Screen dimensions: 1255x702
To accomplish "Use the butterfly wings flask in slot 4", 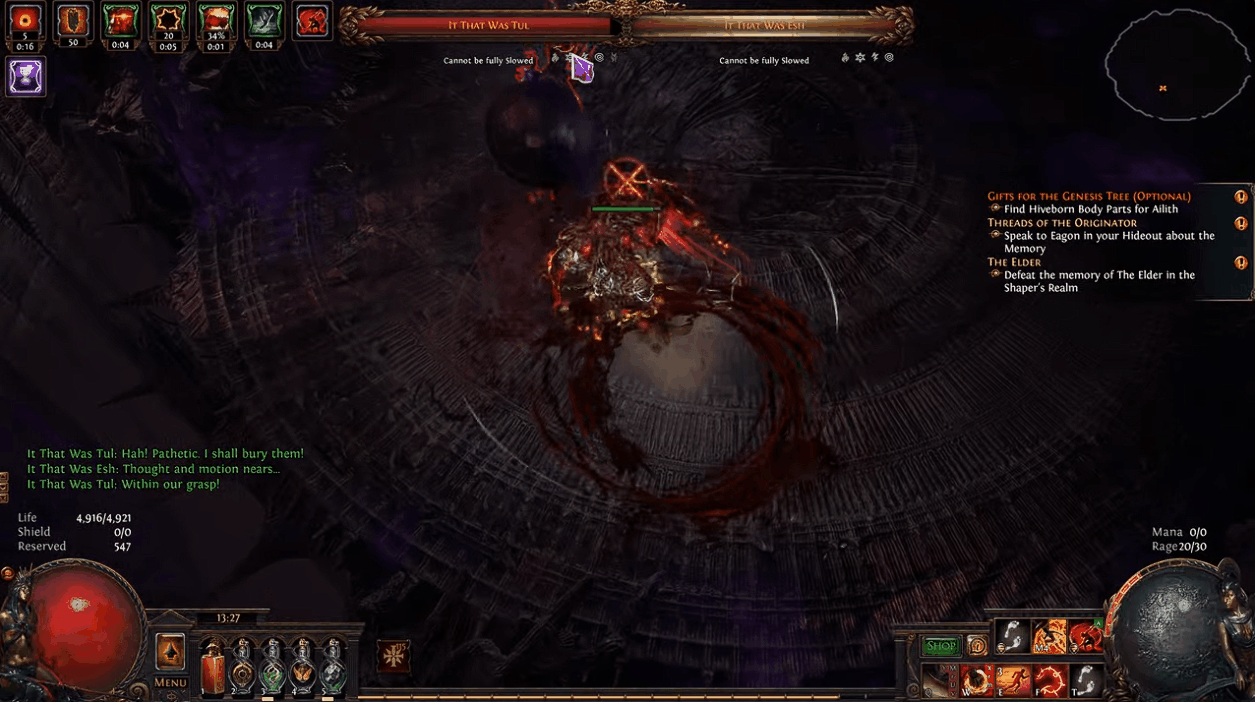I will coord(302,665).
